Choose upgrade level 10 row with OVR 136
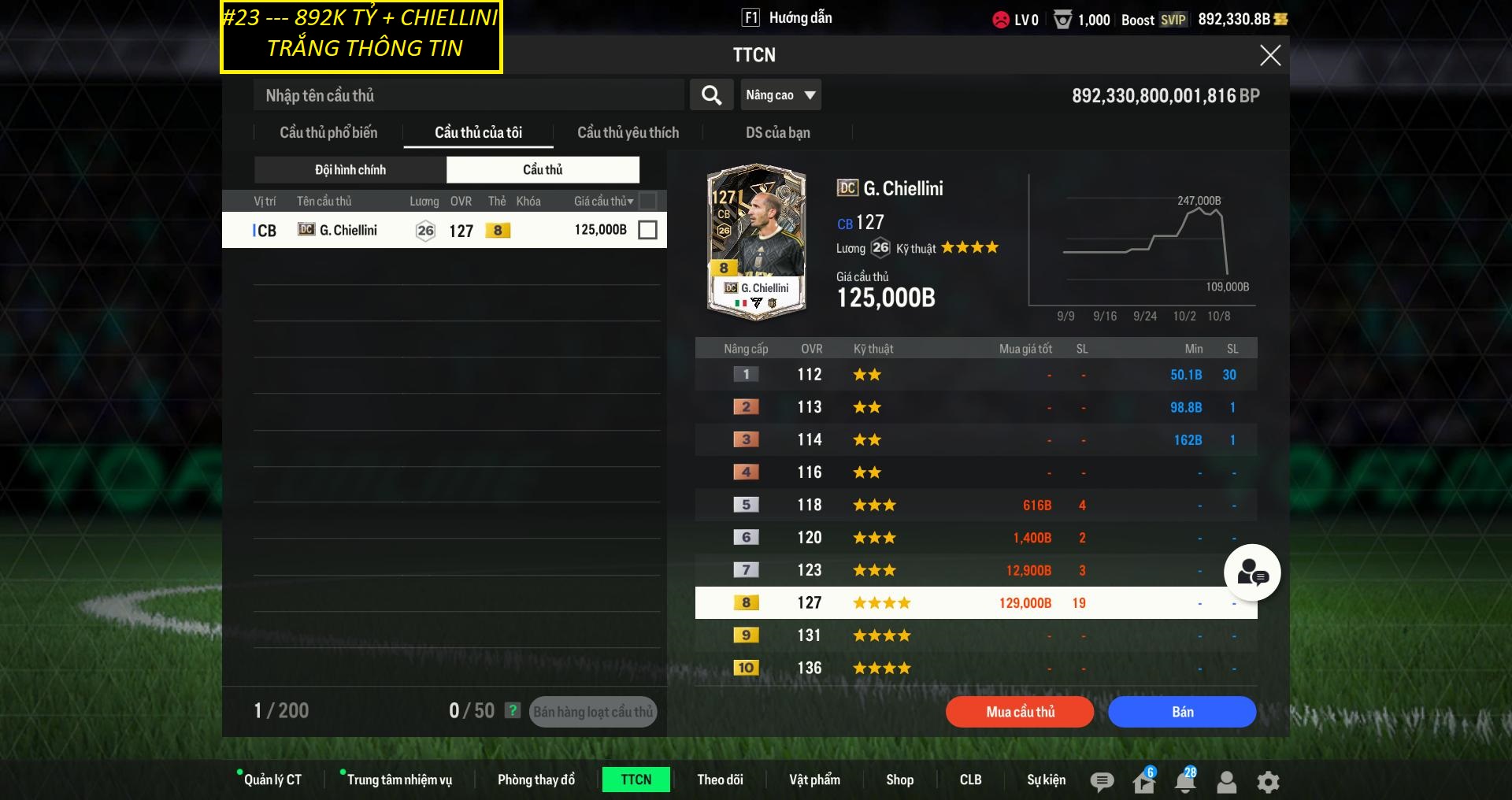Screen dimensions: 1512x800 976,668
